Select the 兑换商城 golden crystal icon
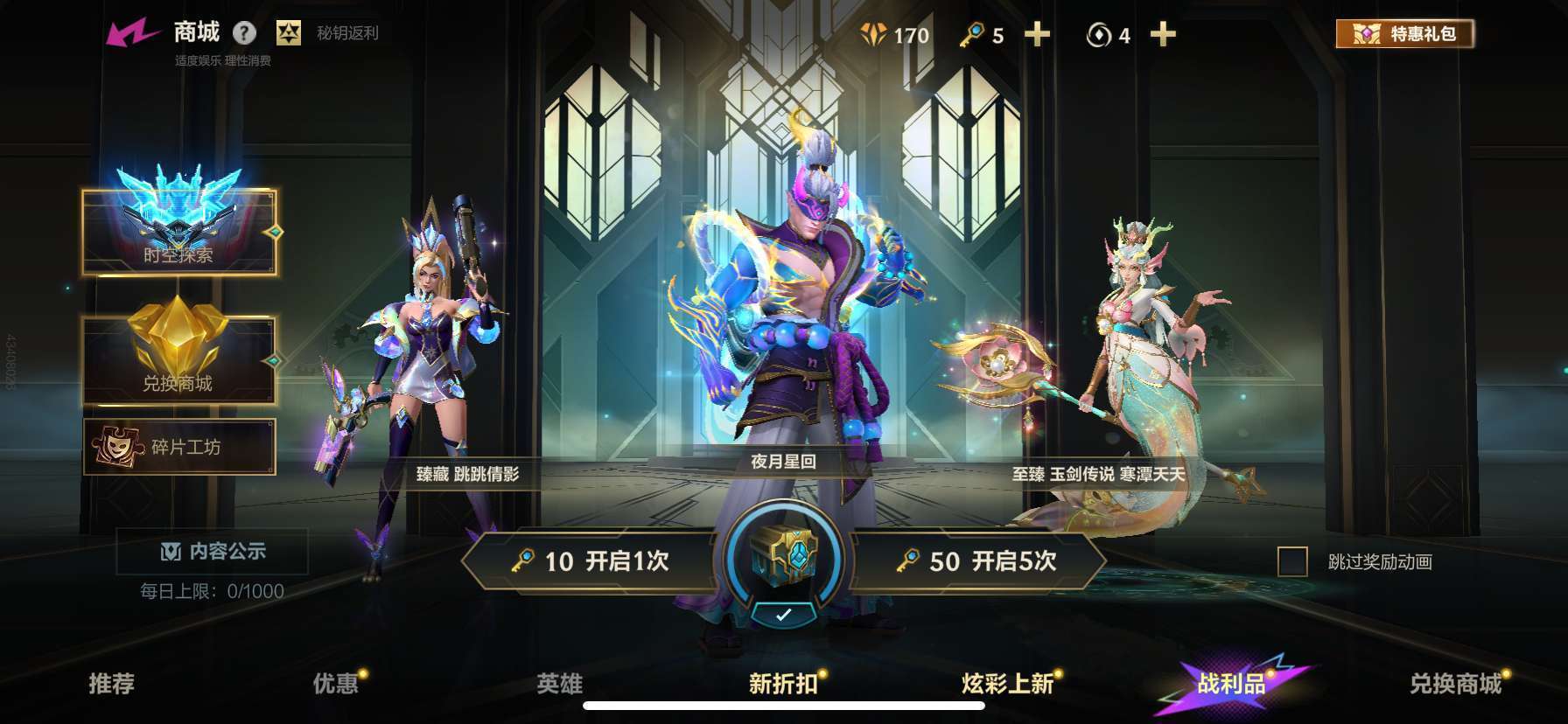This screenshot has width=1568, height=724. pyautogui.click(x=178, y=350)
